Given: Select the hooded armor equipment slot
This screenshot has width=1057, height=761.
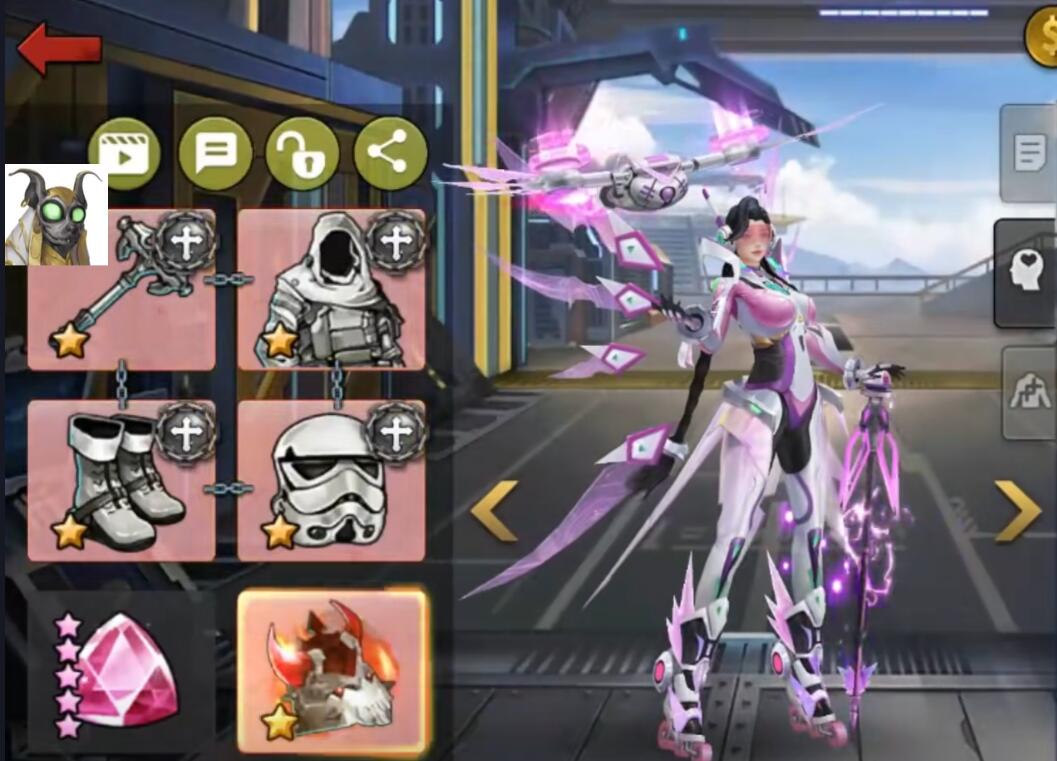Looking at the screenshot, I should pos(331,290).
